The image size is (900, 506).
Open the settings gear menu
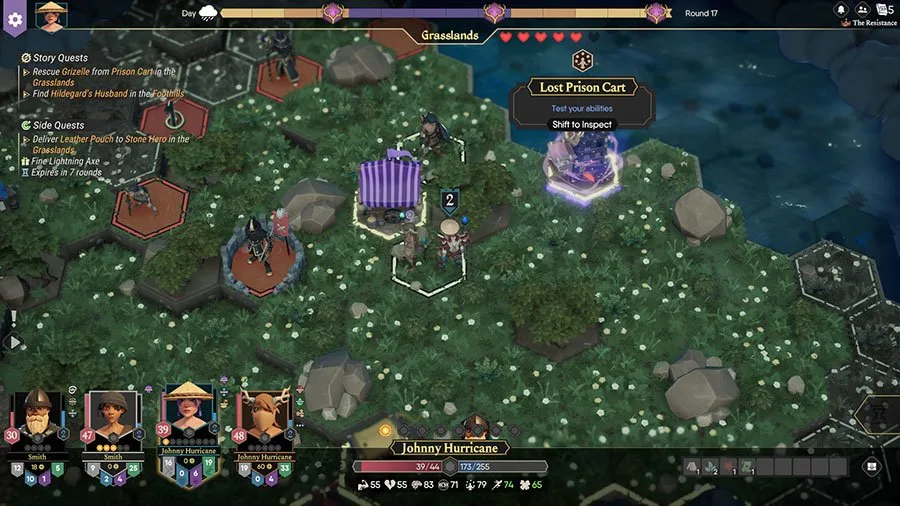click(x=14, y=19)
